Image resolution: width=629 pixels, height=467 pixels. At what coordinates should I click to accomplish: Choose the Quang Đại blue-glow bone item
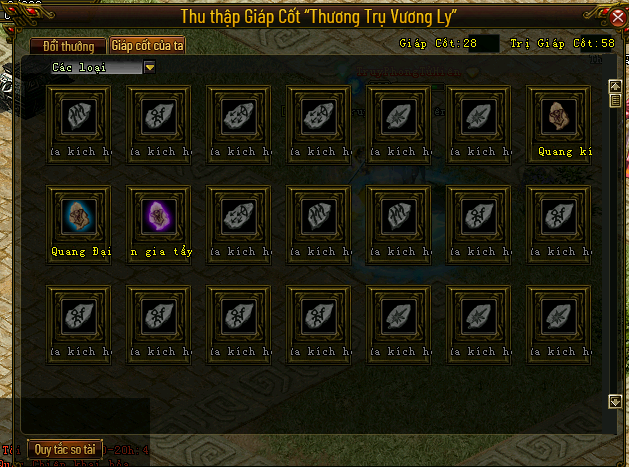coord(79,215)
